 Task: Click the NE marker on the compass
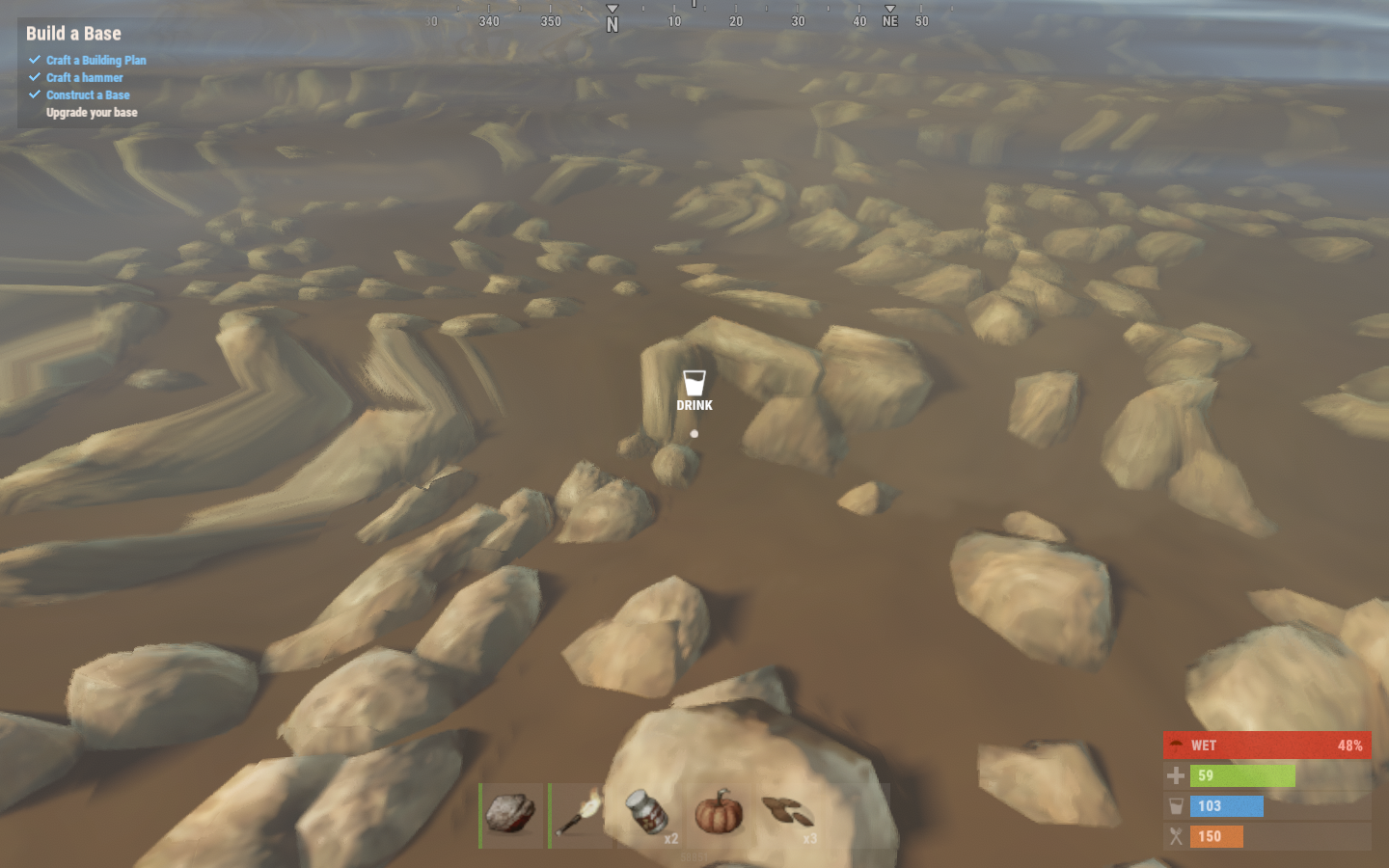889,19
